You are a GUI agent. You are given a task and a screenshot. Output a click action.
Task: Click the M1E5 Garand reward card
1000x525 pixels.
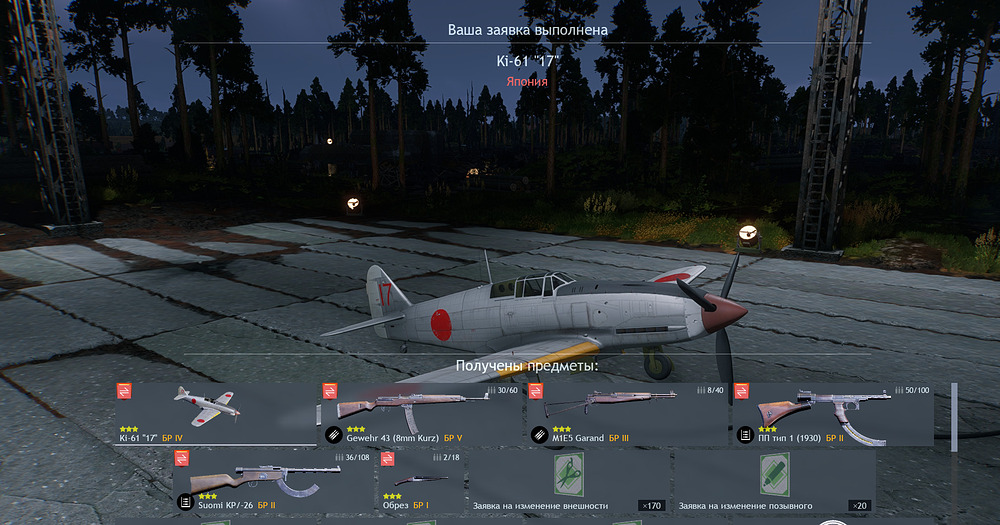click(626, 414)
